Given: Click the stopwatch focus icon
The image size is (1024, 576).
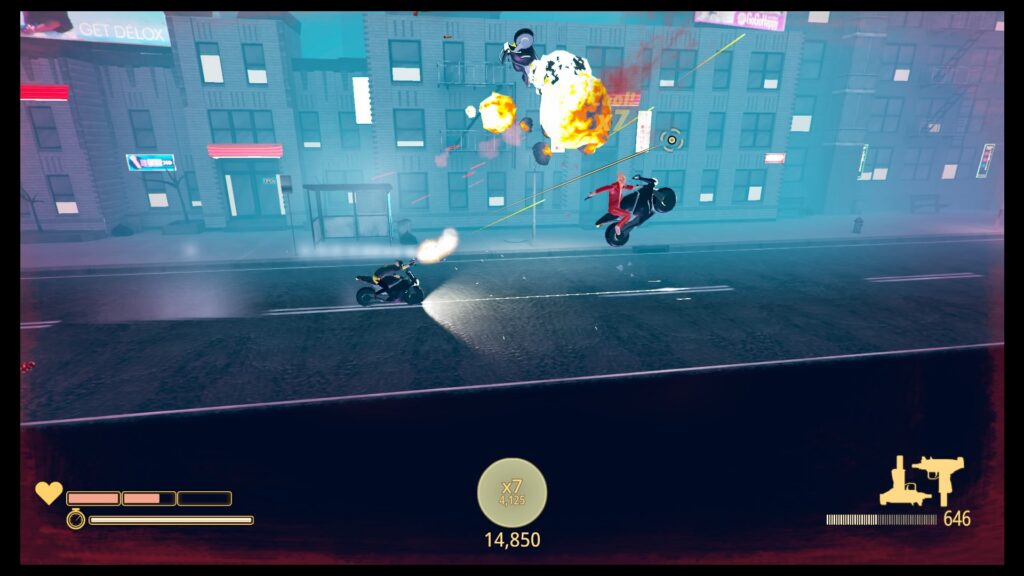Looking at the screenshot, I should [x=76, y=519].
